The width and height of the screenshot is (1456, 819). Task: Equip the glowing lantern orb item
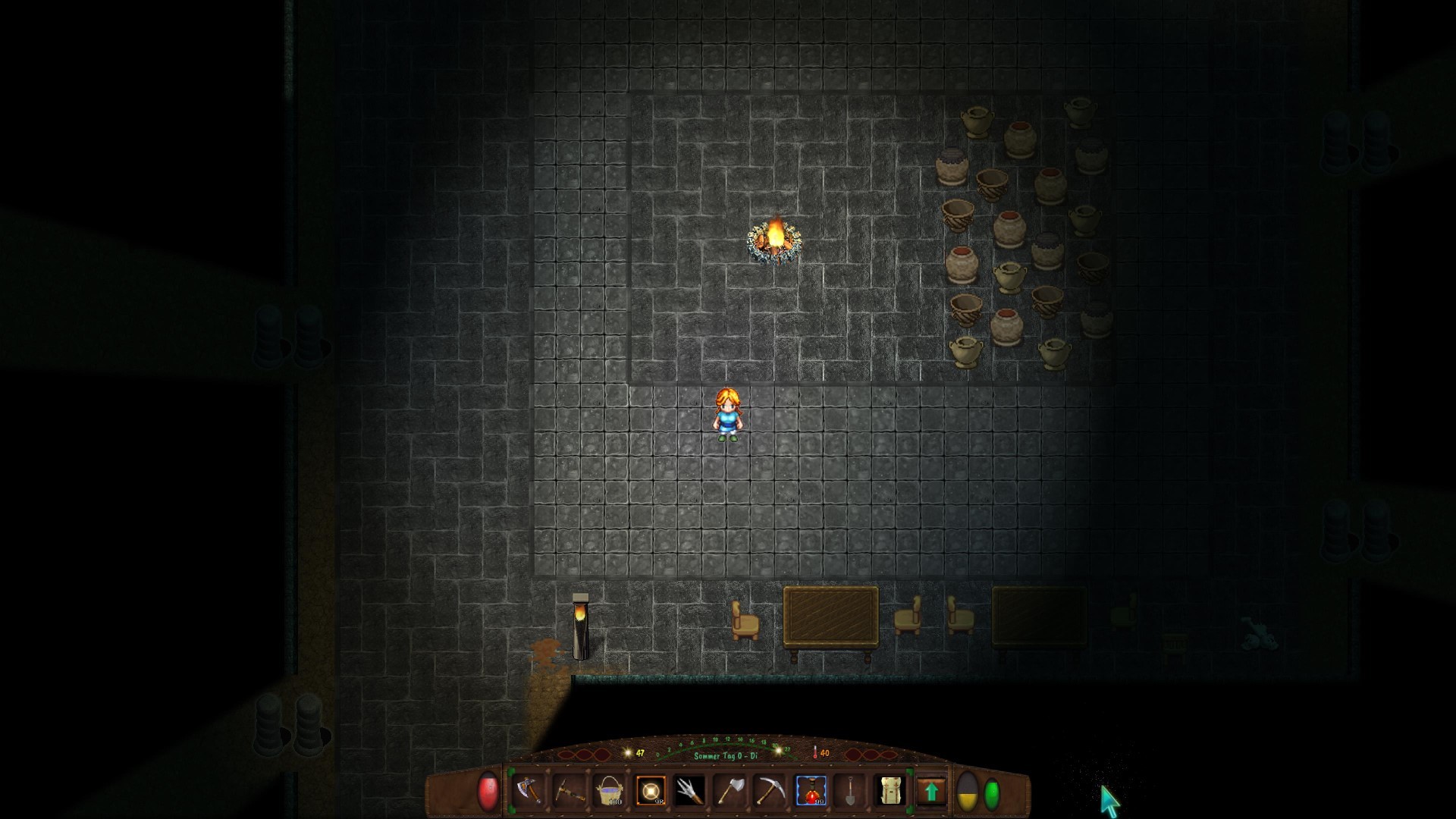tap(652, 791)
